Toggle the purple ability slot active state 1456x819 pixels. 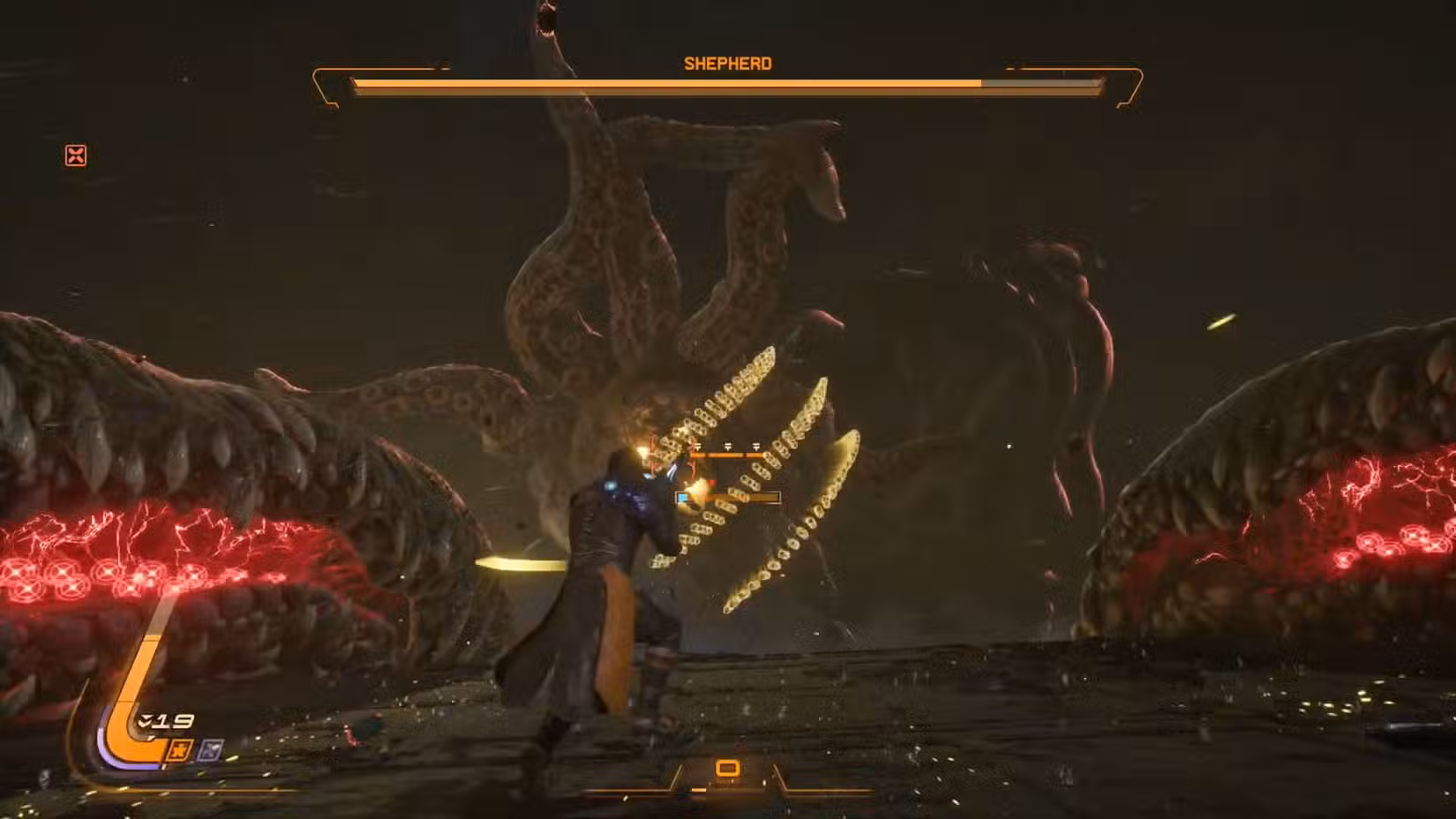(211, 749)
